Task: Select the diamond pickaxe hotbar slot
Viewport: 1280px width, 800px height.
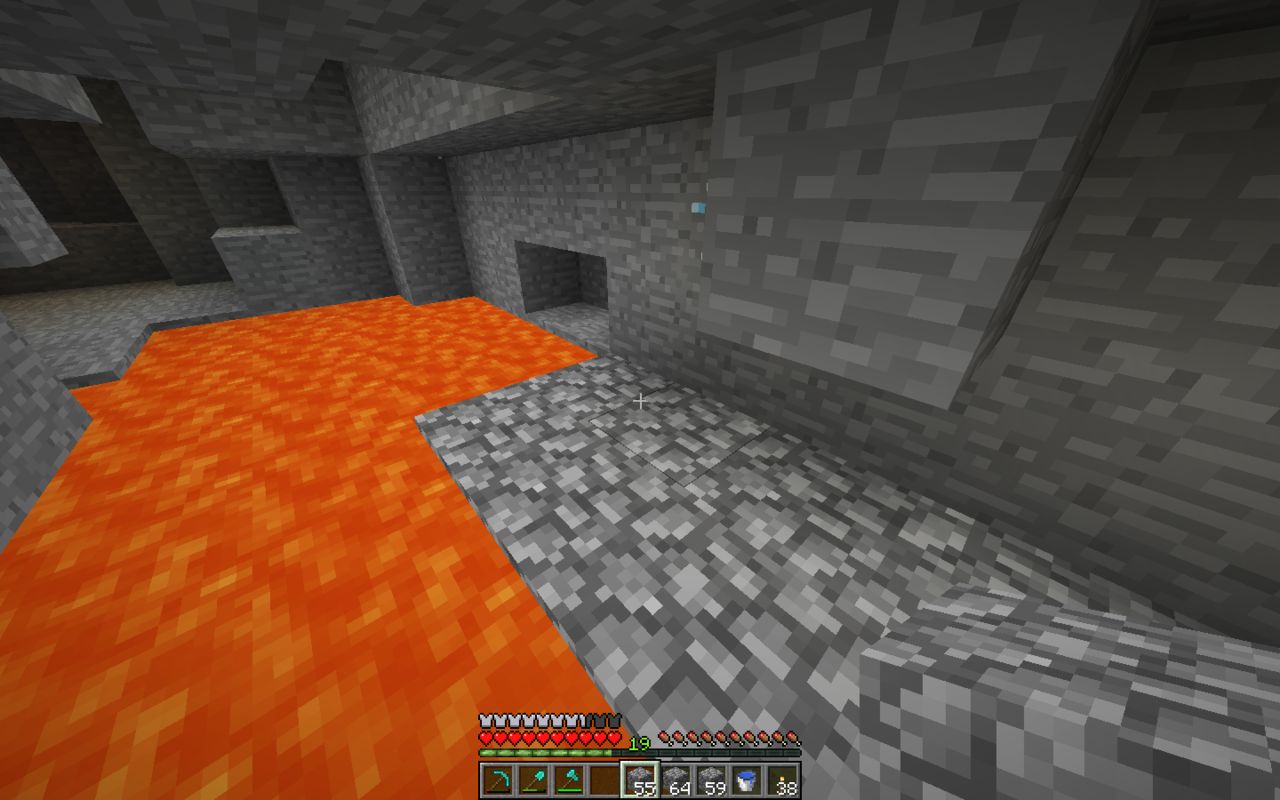Action: (x=497, y=780)
